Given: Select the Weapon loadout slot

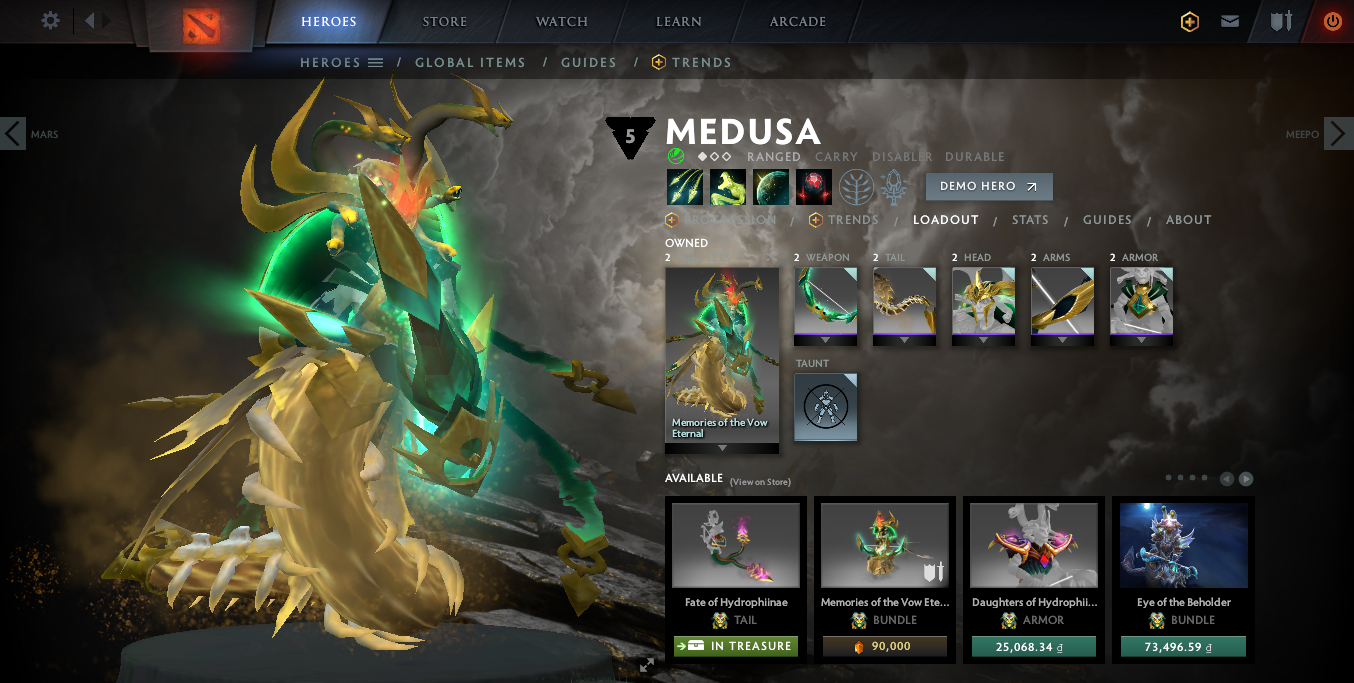Looking at the screenshot, I should [x=825, y=301].
